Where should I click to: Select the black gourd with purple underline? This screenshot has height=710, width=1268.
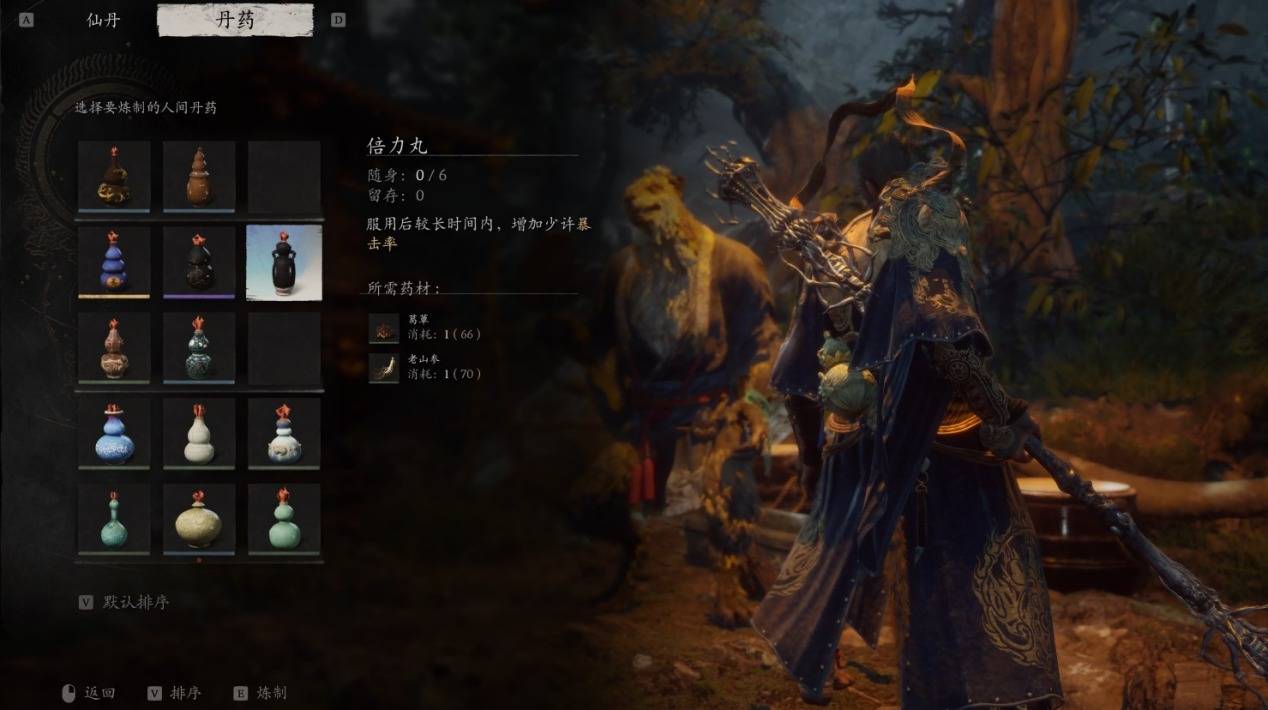(x=199, y=260)
